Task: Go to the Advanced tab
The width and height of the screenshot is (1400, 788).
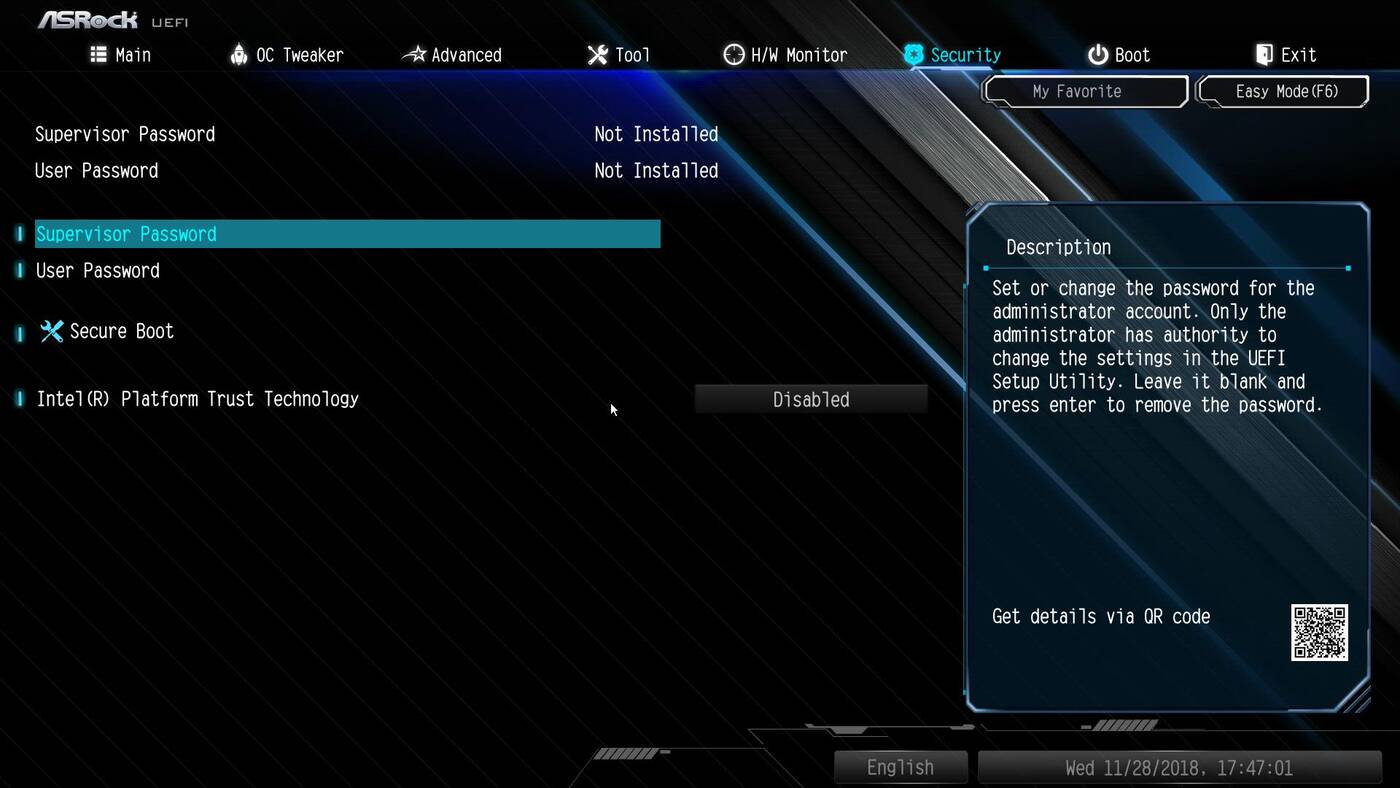Action: [452, 55]
